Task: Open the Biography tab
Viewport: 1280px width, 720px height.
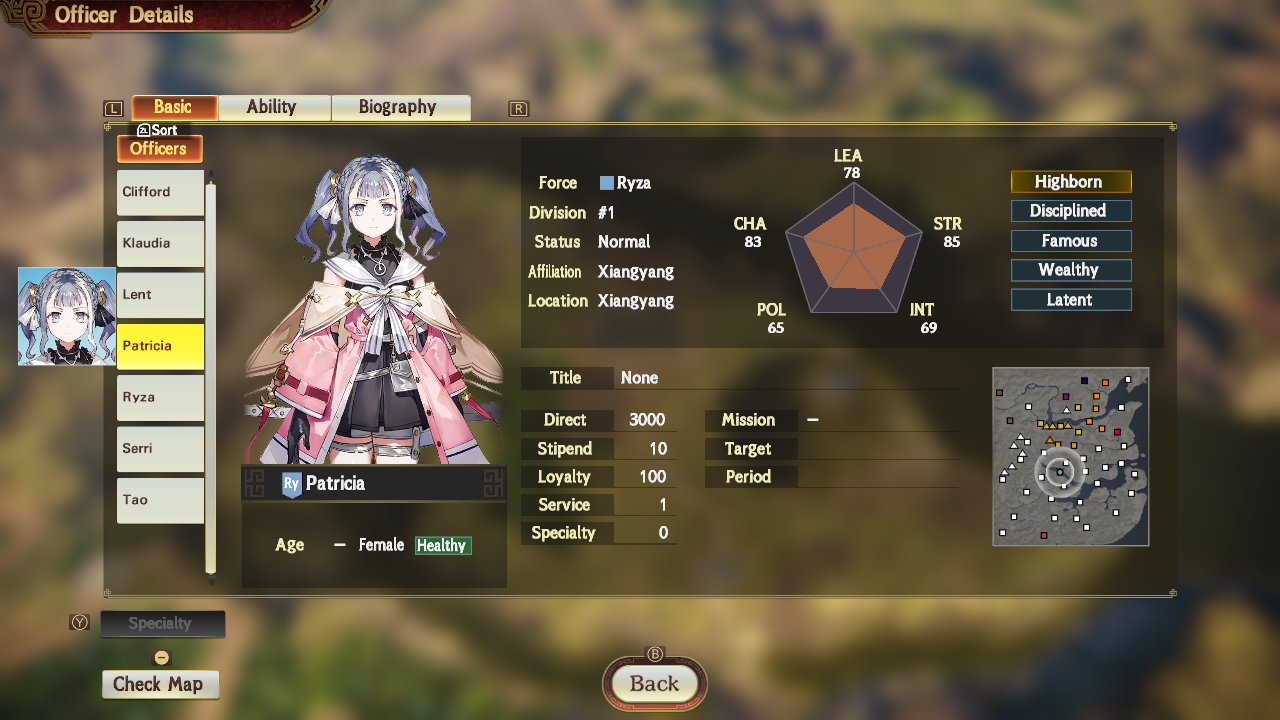Action: click(400, 107)
